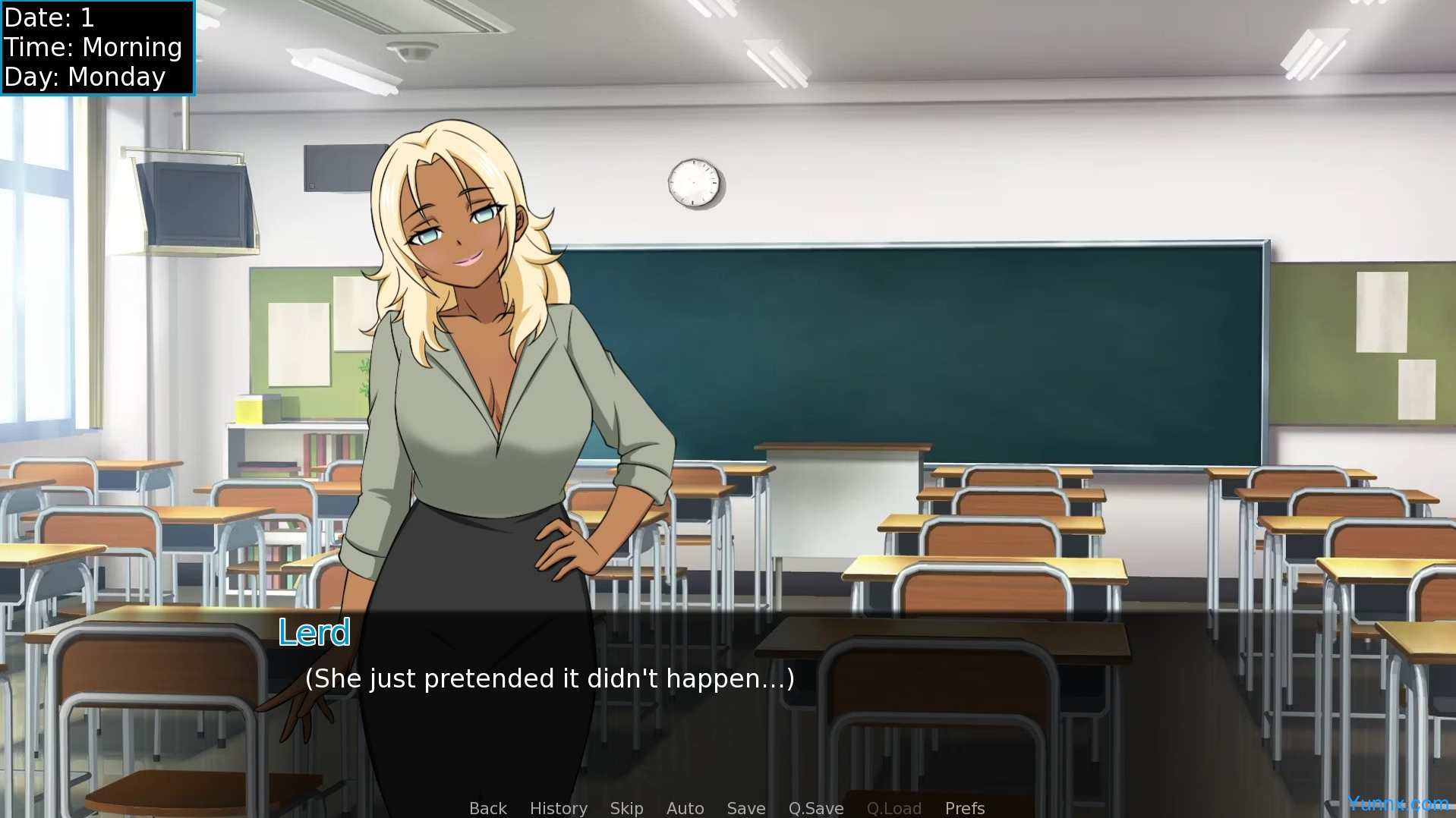Image resolution: width=1456 pixels, height=818 pixels.
Task: Open the Save menu
Action: [745, 808]
